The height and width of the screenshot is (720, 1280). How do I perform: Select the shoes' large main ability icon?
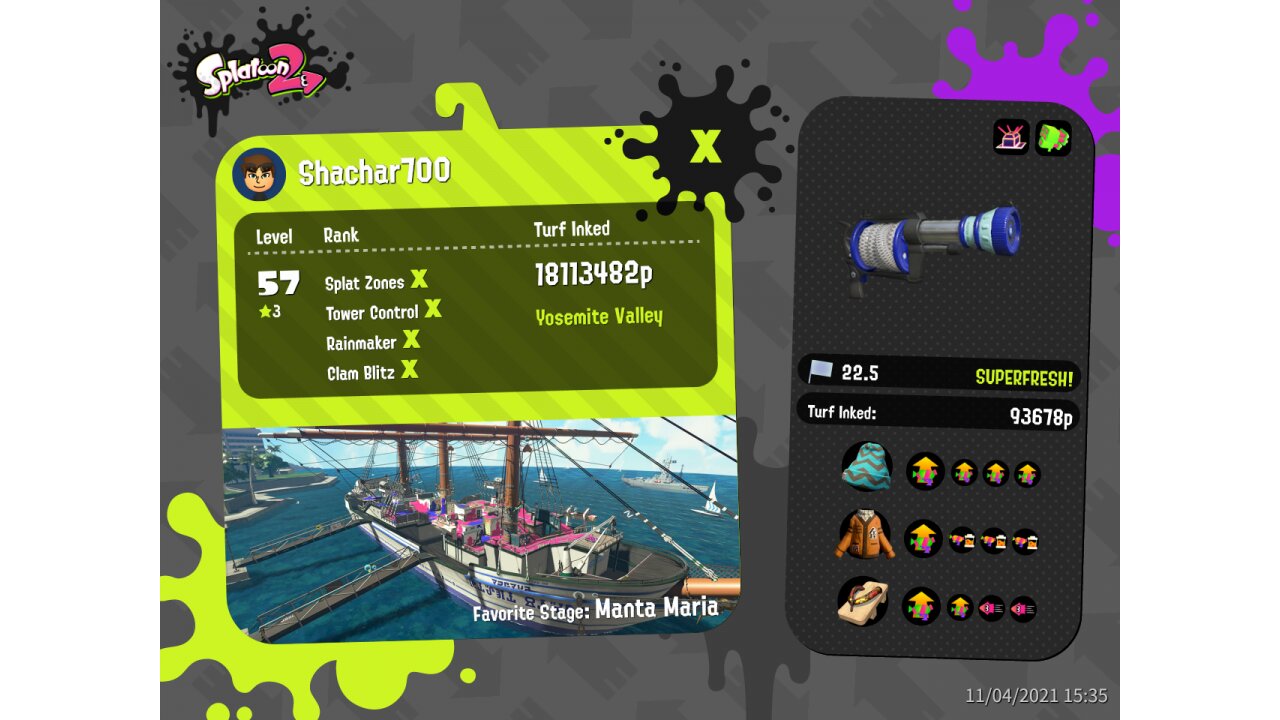(x=921, y=606)
